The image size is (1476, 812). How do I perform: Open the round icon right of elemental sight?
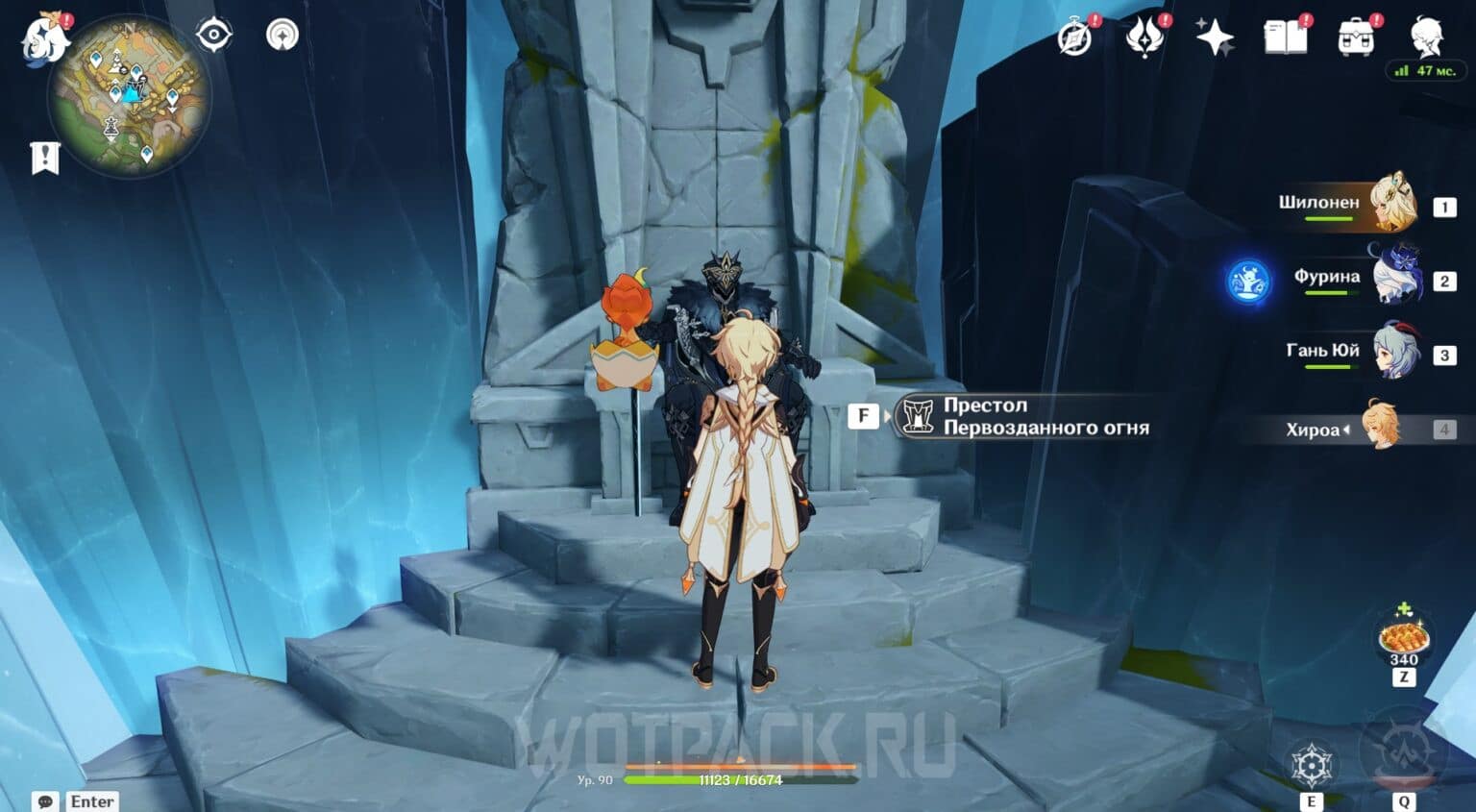[282, 36]
